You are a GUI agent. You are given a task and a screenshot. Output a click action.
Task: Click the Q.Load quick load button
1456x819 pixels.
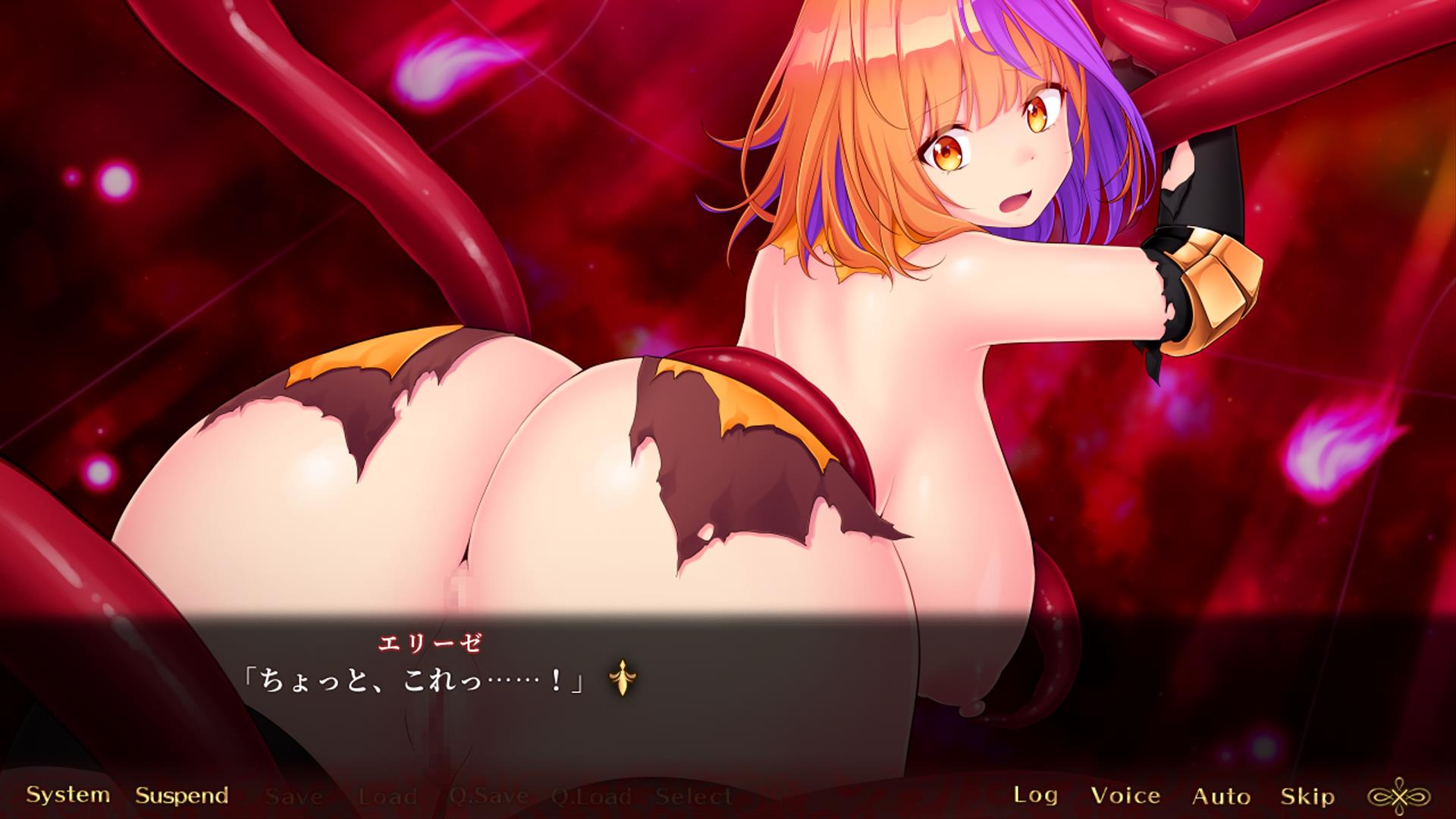click(591, 797)
